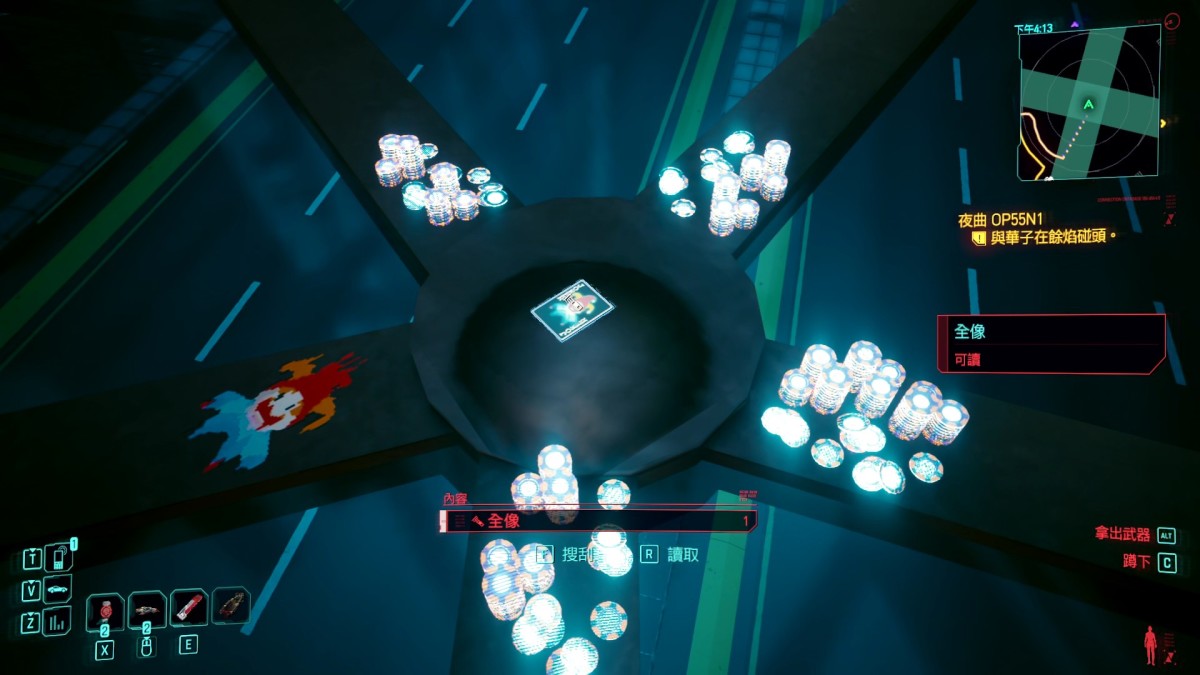This screenshot has width=1200, height=675.
Task: Open the minimap
Action: (x=1089, y=102)
